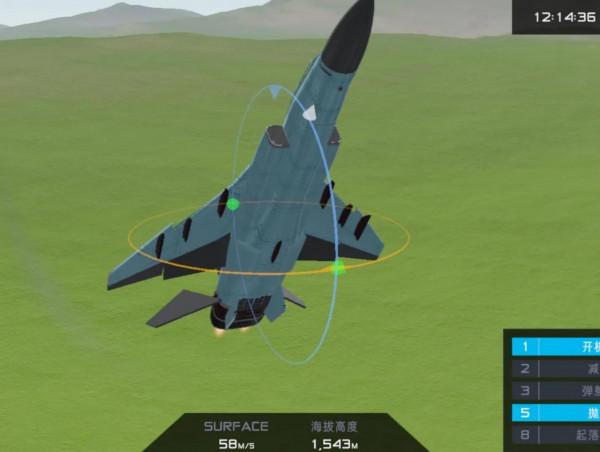Toggle activation group 1

point(556,347)
